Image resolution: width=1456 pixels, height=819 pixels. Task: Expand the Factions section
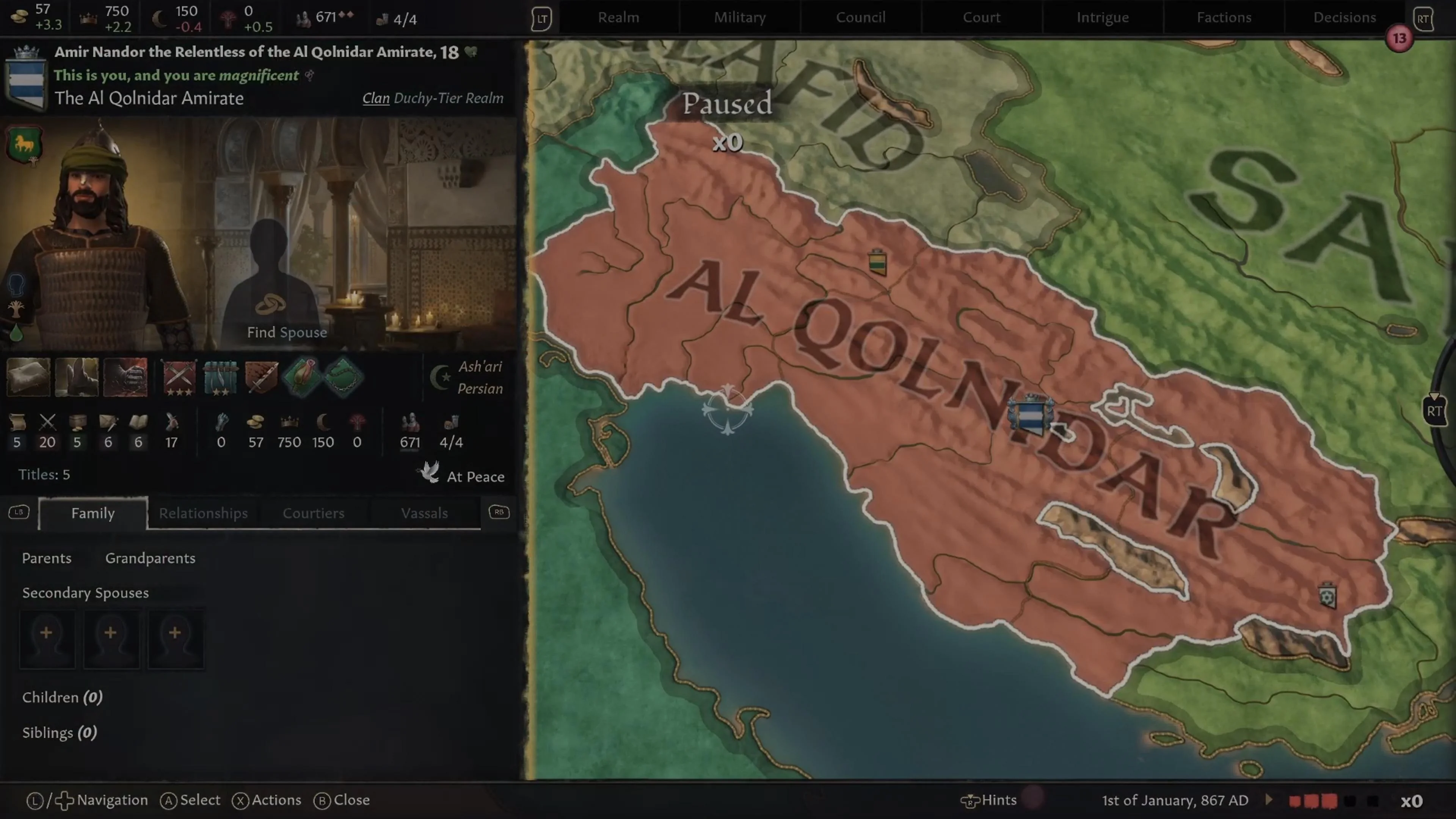[1224, 17]
